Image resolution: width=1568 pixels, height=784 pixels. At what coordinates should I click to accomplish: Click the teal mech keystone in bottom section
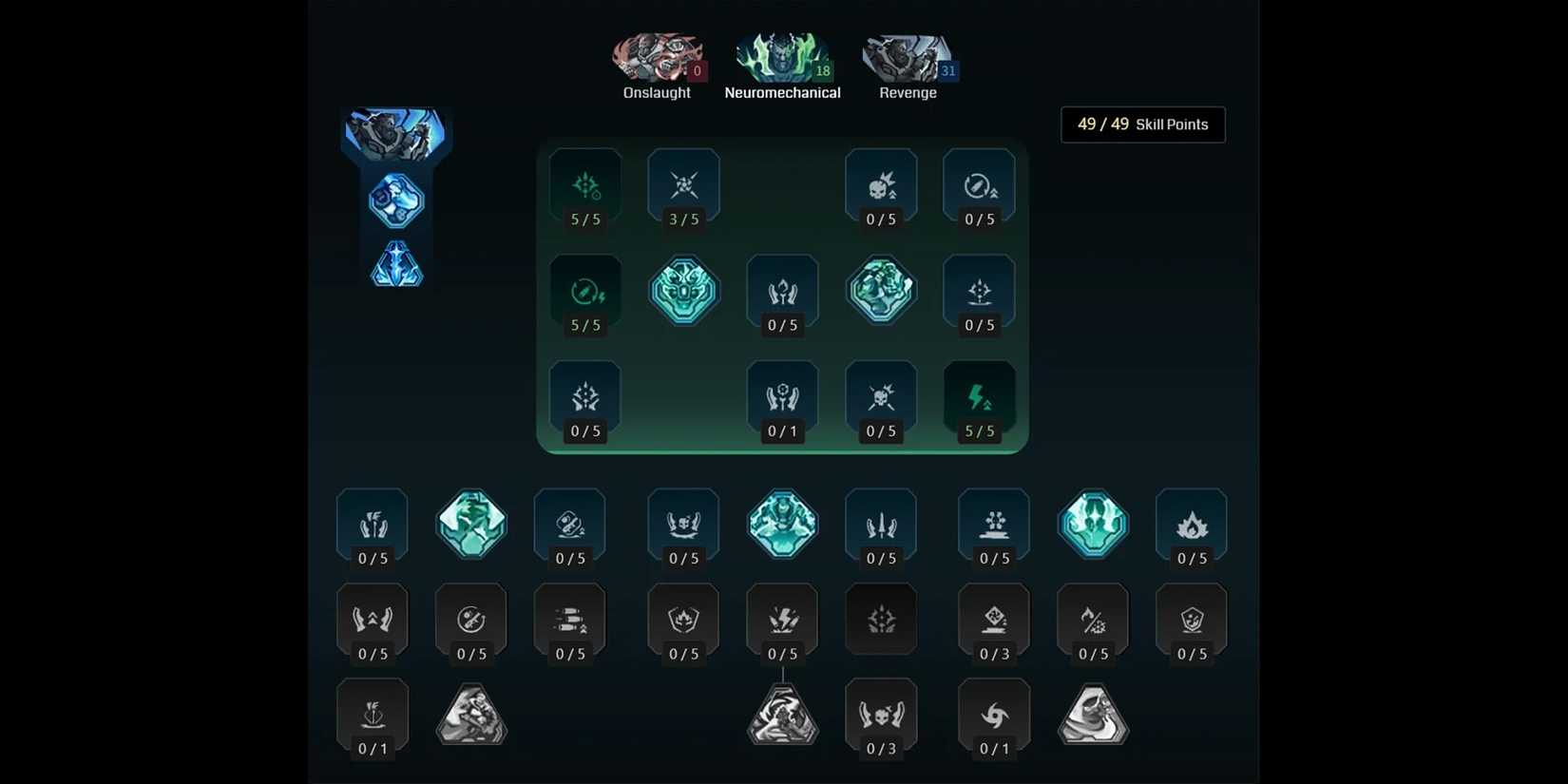(783, 525)
